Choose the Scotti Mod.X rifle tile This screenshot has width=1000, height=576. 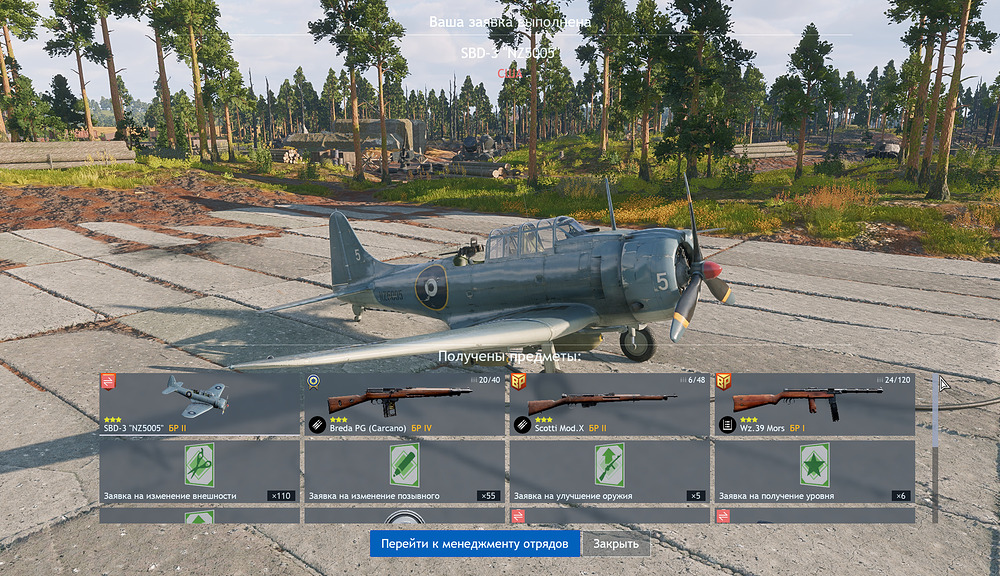tap(609, 404)
